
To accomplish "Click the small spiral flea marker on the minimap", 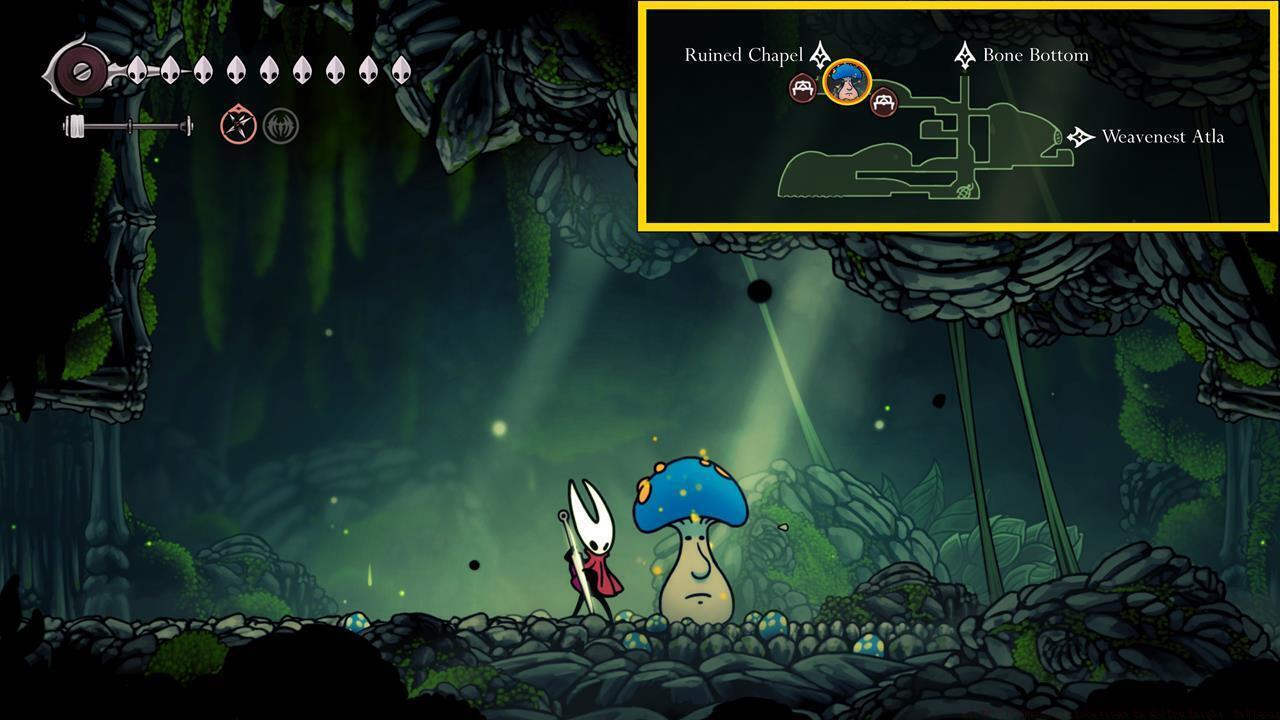I will click(x=963, y=192).
